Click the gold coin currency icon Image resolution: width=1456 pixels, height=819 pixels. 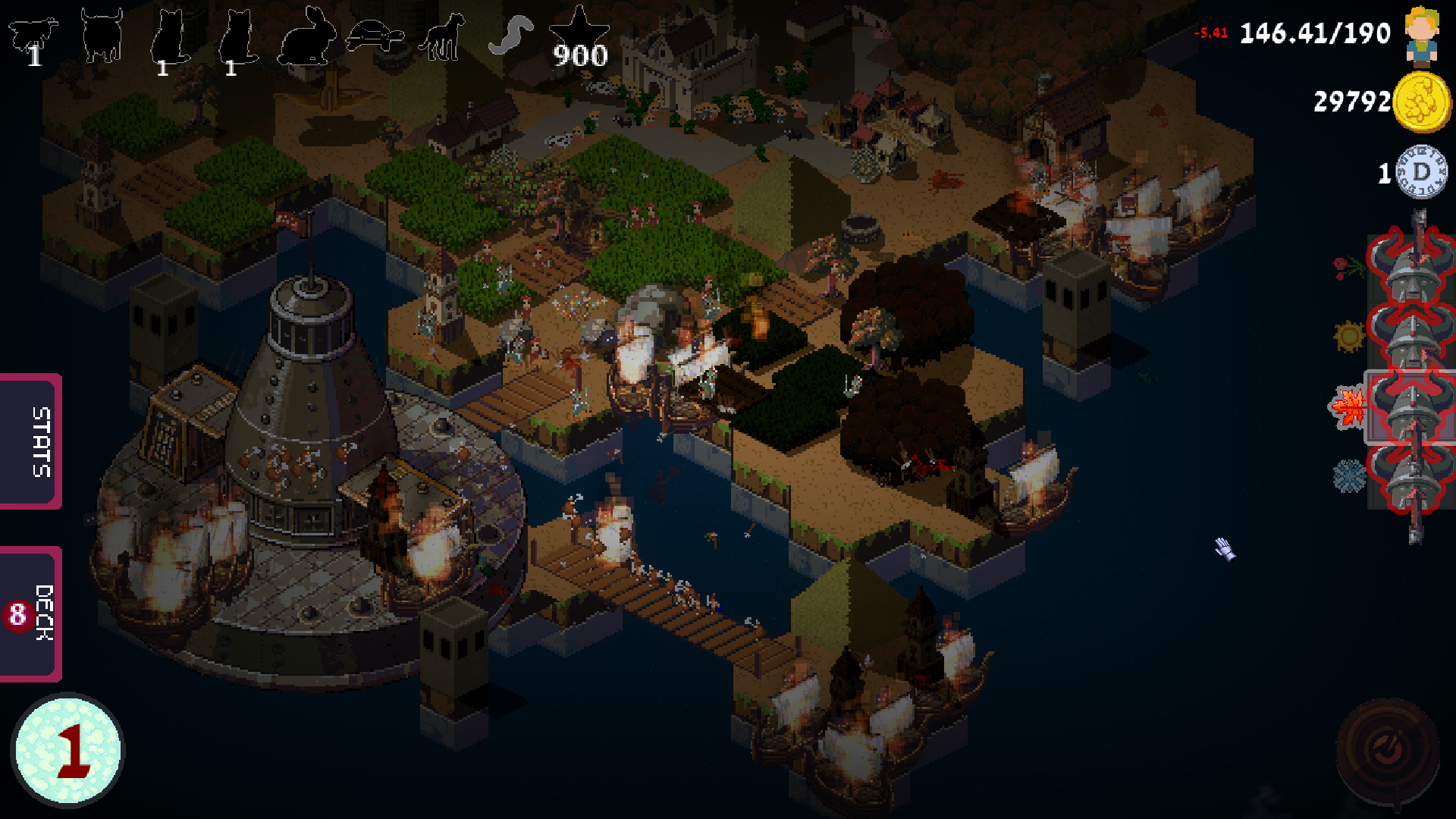coord(1422,102)
